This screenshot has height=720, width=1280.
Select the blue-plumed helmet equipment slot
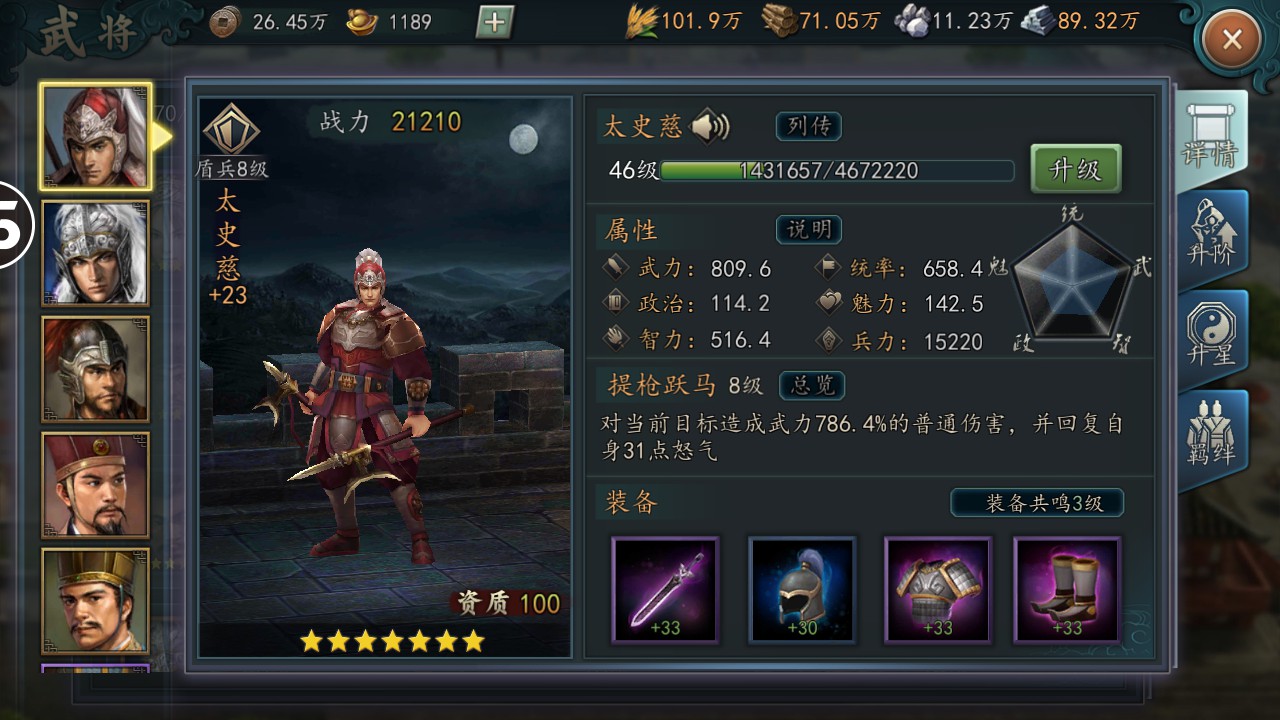(x=802, y=590)
